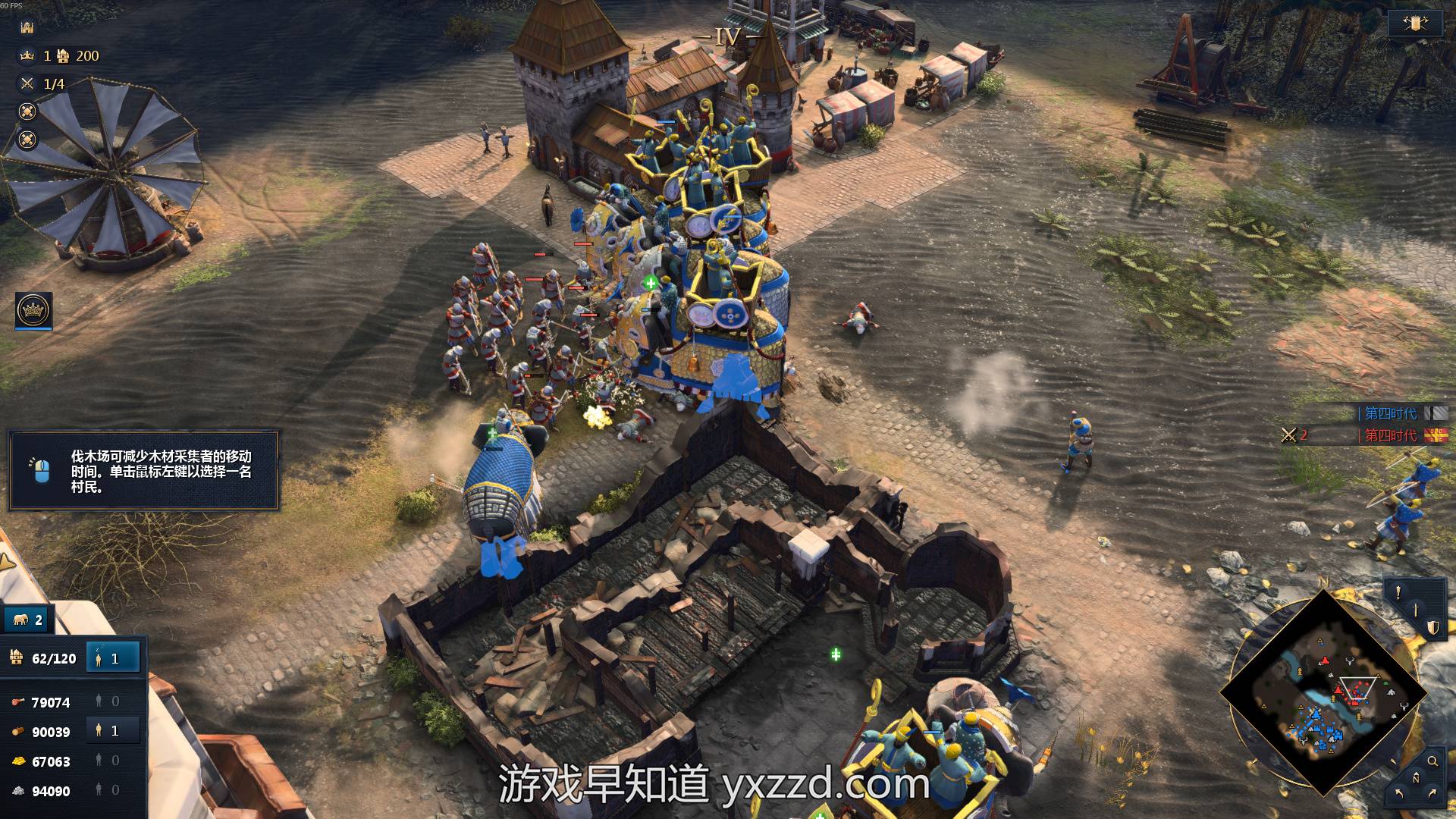
Task: Click the crown ability button above the tooltip
Action: click(x=33, y=310)
